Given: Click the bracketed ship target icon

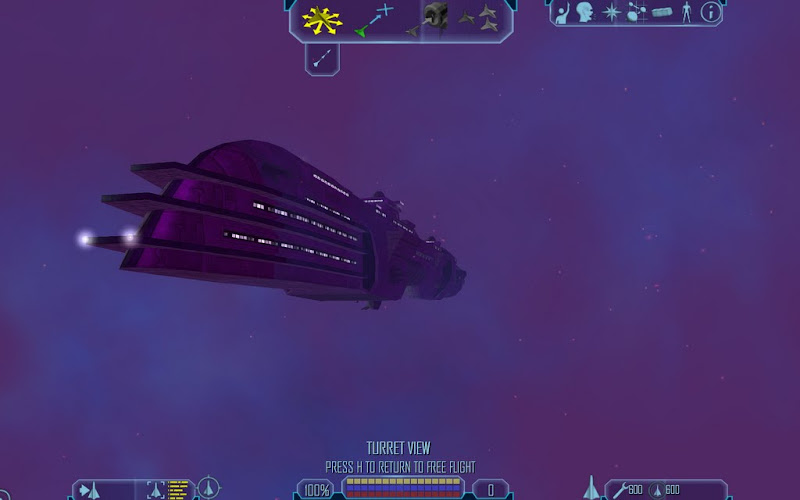Looking at the screenshot, I should [x=155, y=490].
